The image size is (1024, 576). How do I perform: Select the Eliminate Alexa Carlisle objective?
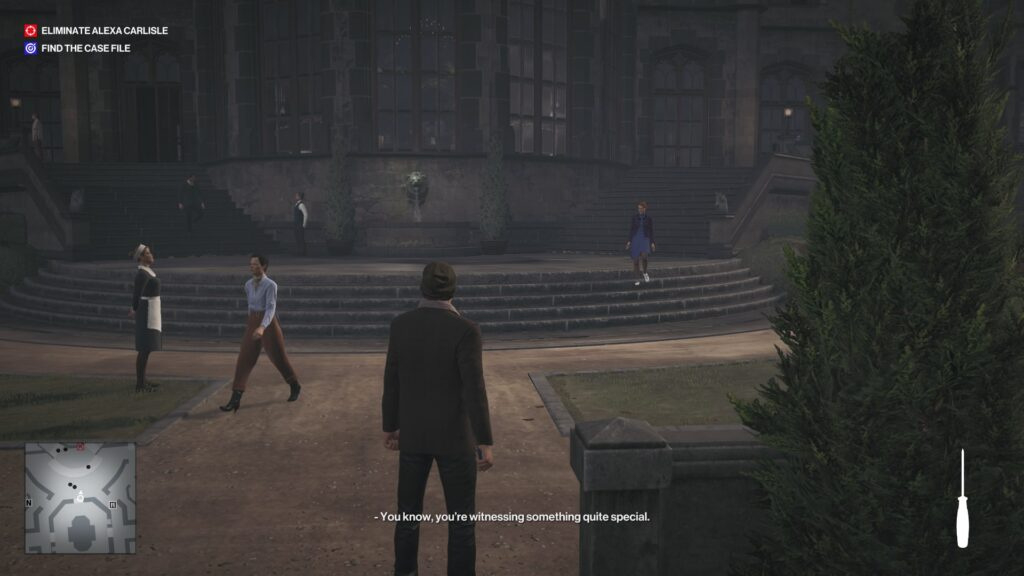point(103,31)
